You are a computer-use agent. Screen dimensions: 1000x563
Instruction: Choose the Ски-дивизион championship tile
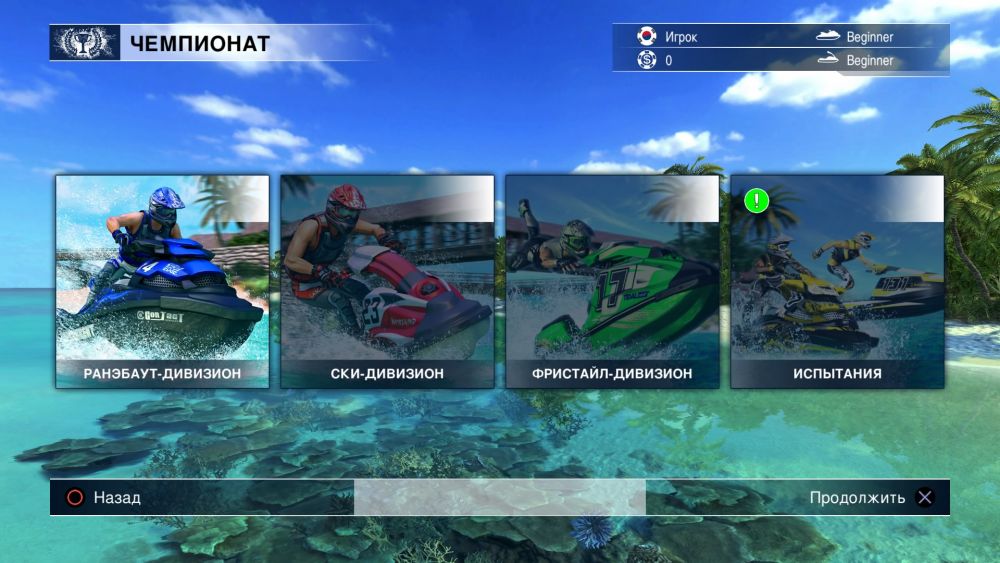pos(387,282)
